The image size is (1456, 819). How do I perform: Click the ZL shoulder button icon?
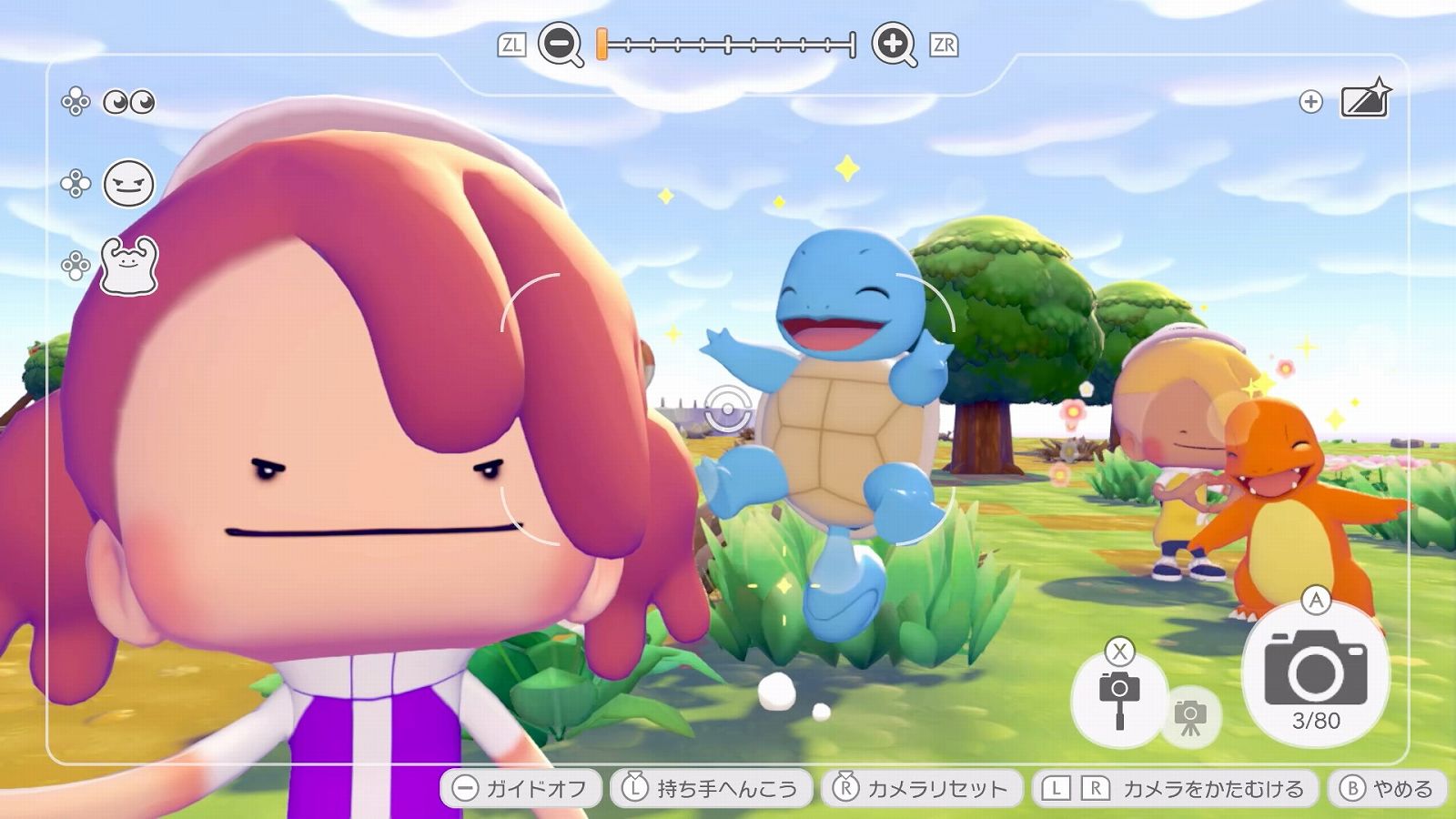point(510,41)
